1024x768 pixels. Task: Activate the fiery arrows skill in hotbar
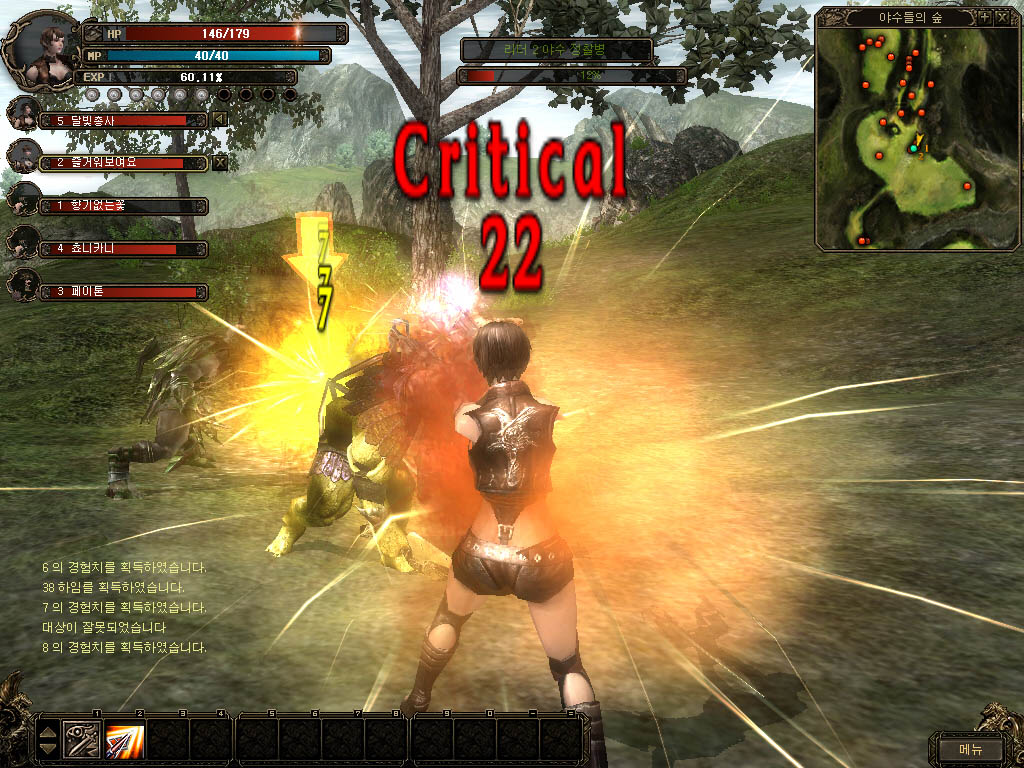[125, 740]
